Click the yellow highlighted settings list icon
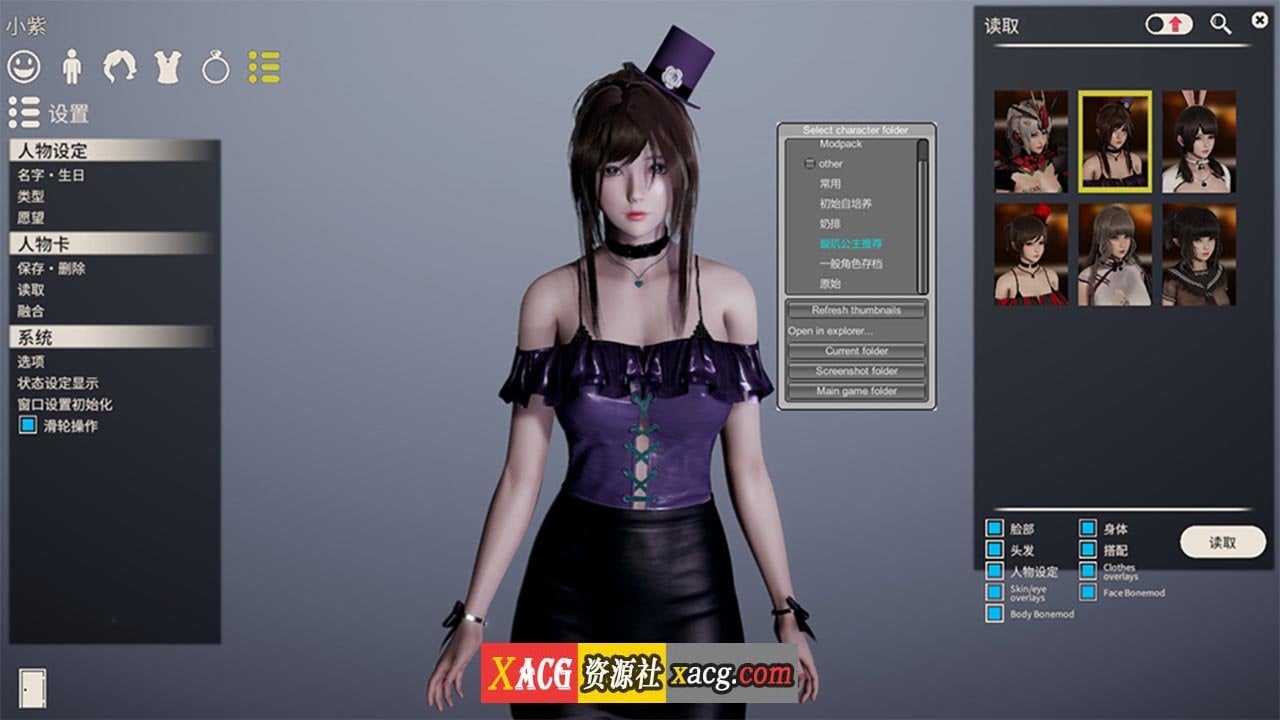 [x=262, y=68]
